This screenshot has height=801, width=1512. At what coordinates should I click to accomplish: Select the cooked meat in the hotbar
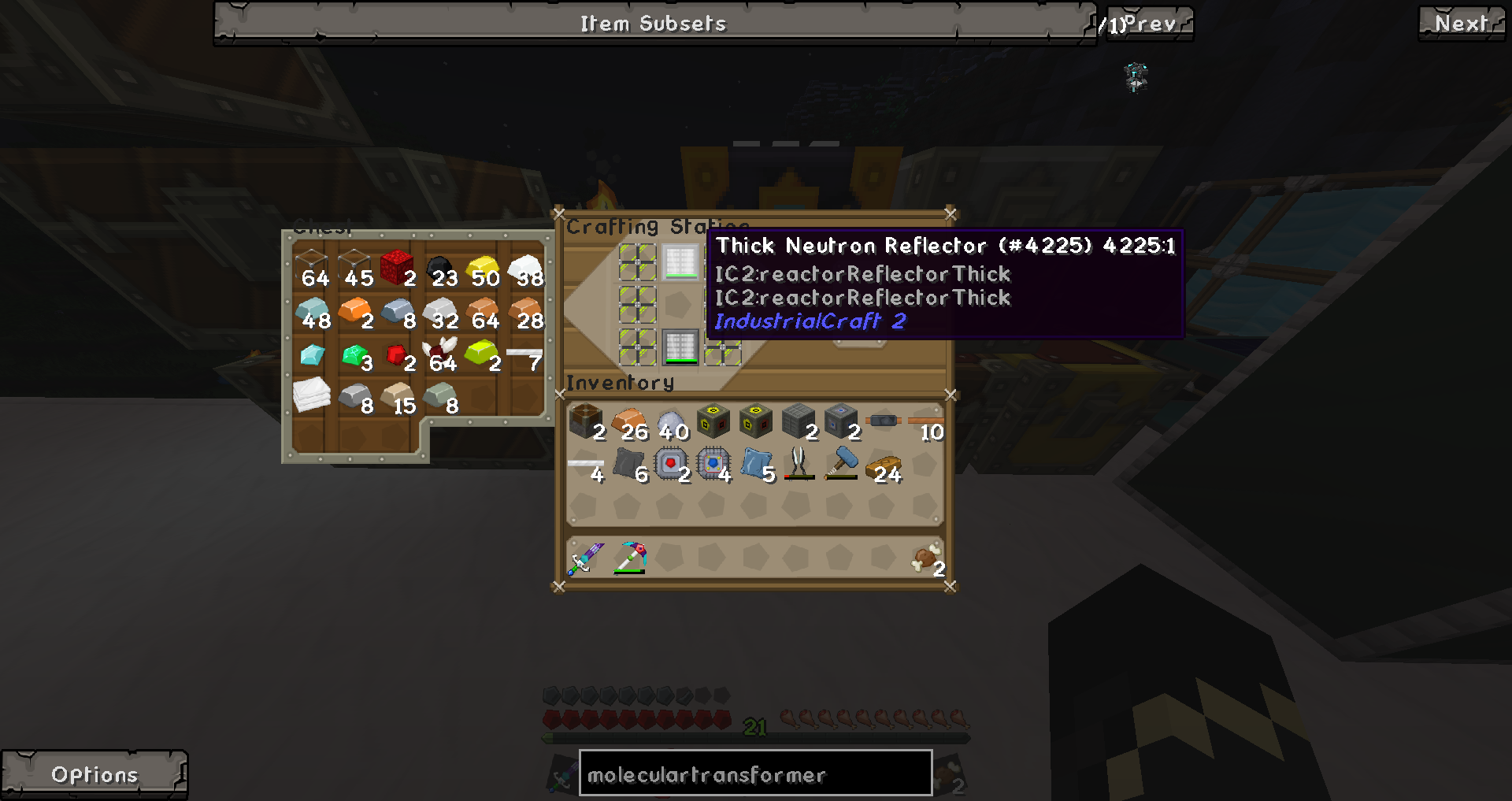926,558
